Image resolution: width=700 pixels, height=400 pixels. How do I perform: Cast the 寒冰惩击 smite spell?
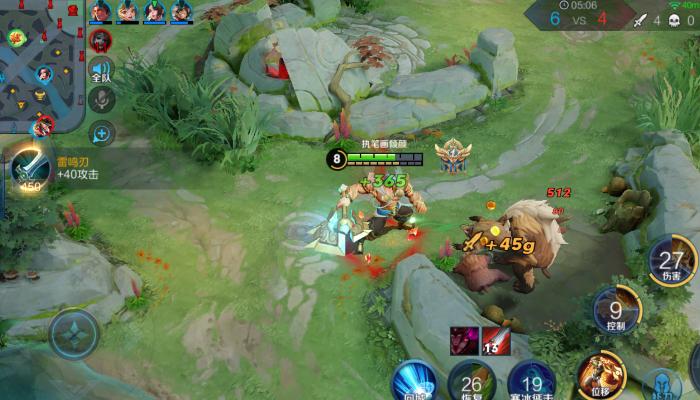tap(531, 381)
